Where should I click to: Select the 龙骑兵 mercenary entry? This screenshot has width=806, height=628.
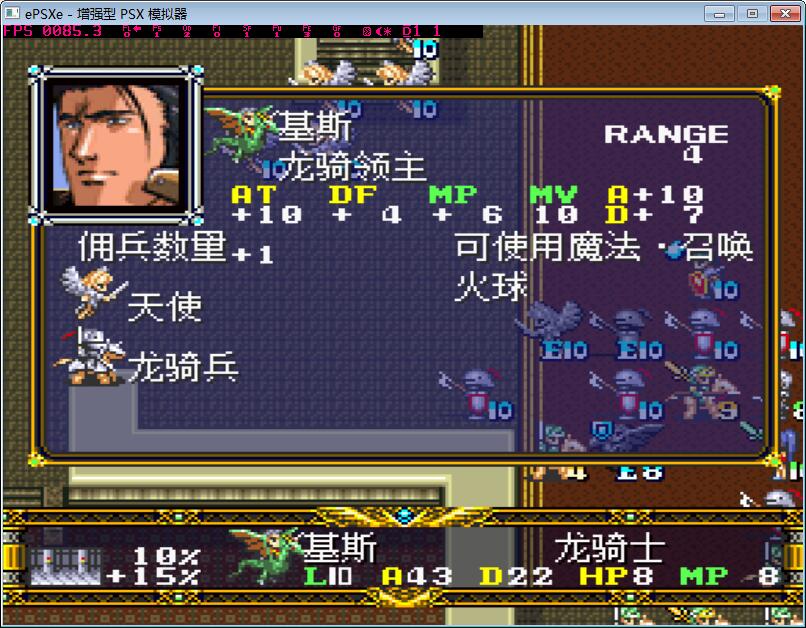(182, 368)
